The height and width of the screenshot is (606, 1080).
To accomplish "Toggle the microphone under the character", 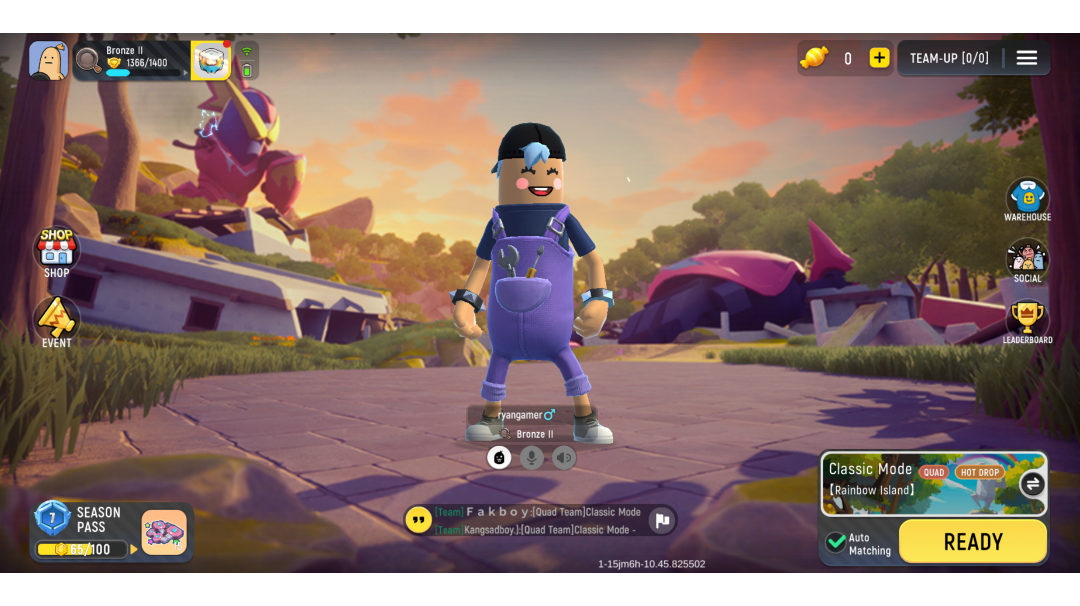I will point(532,458).
